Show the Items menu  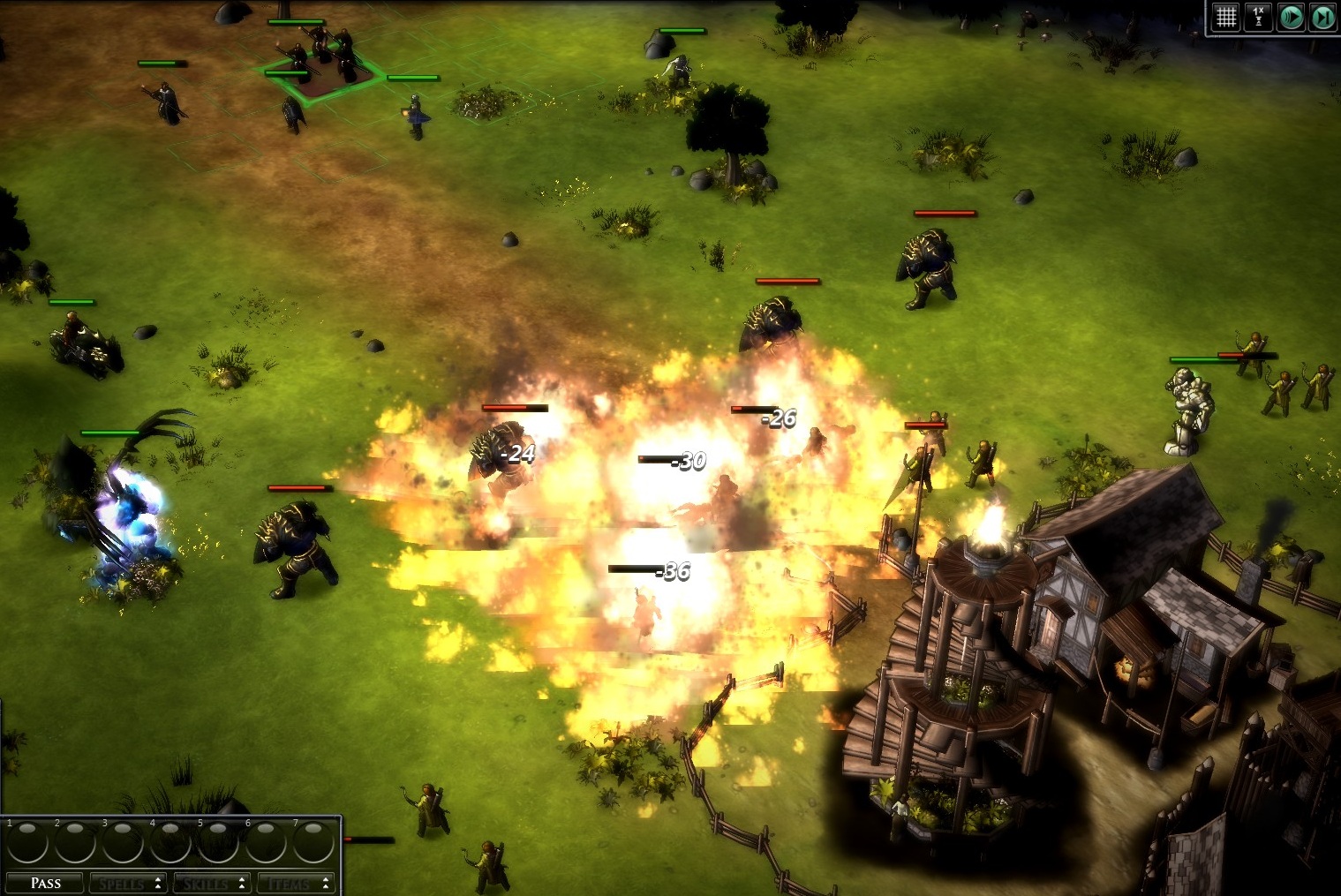[x=296, y=883]
